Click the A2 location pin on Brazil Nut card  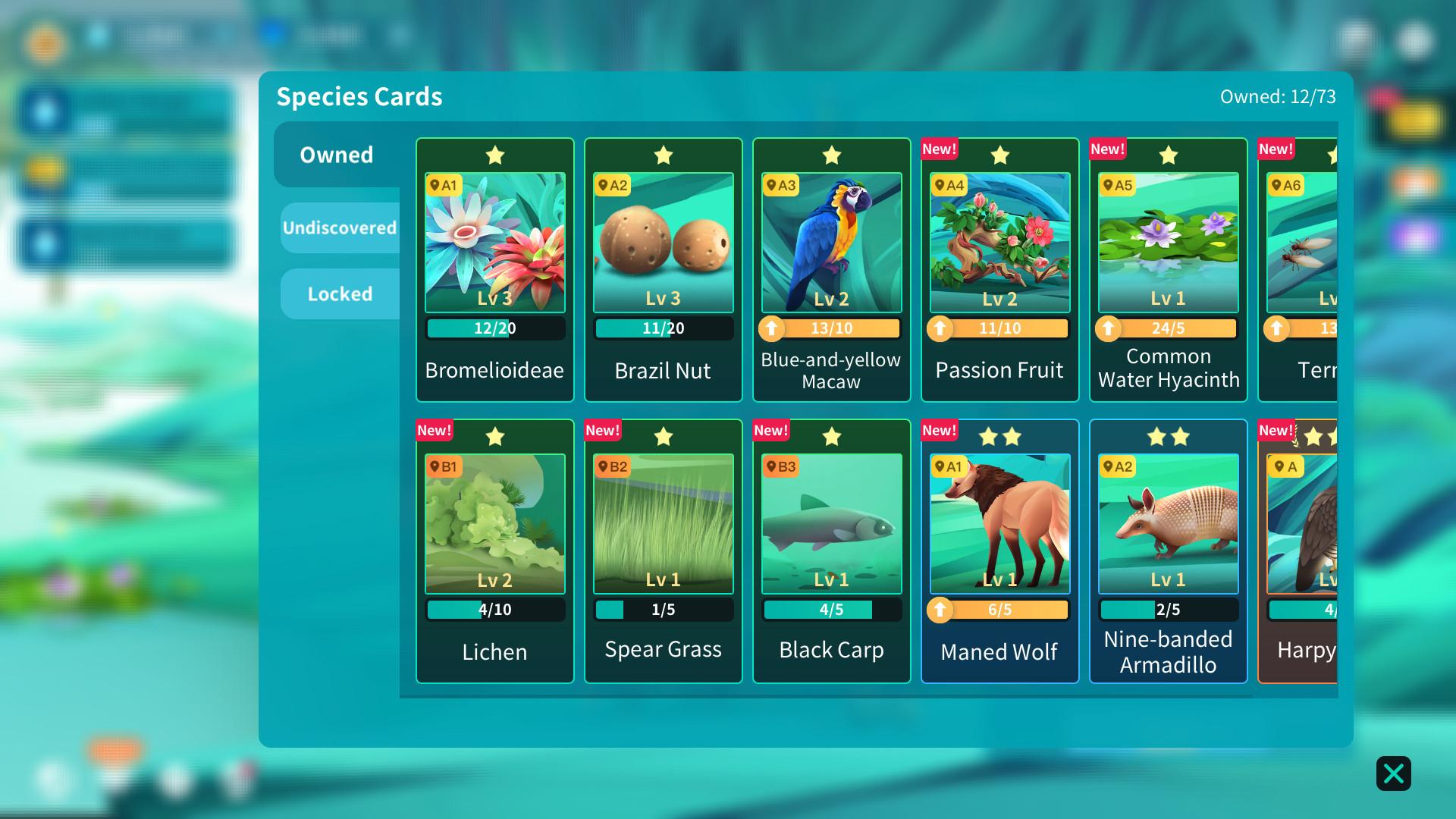click(x=614, y=184)
